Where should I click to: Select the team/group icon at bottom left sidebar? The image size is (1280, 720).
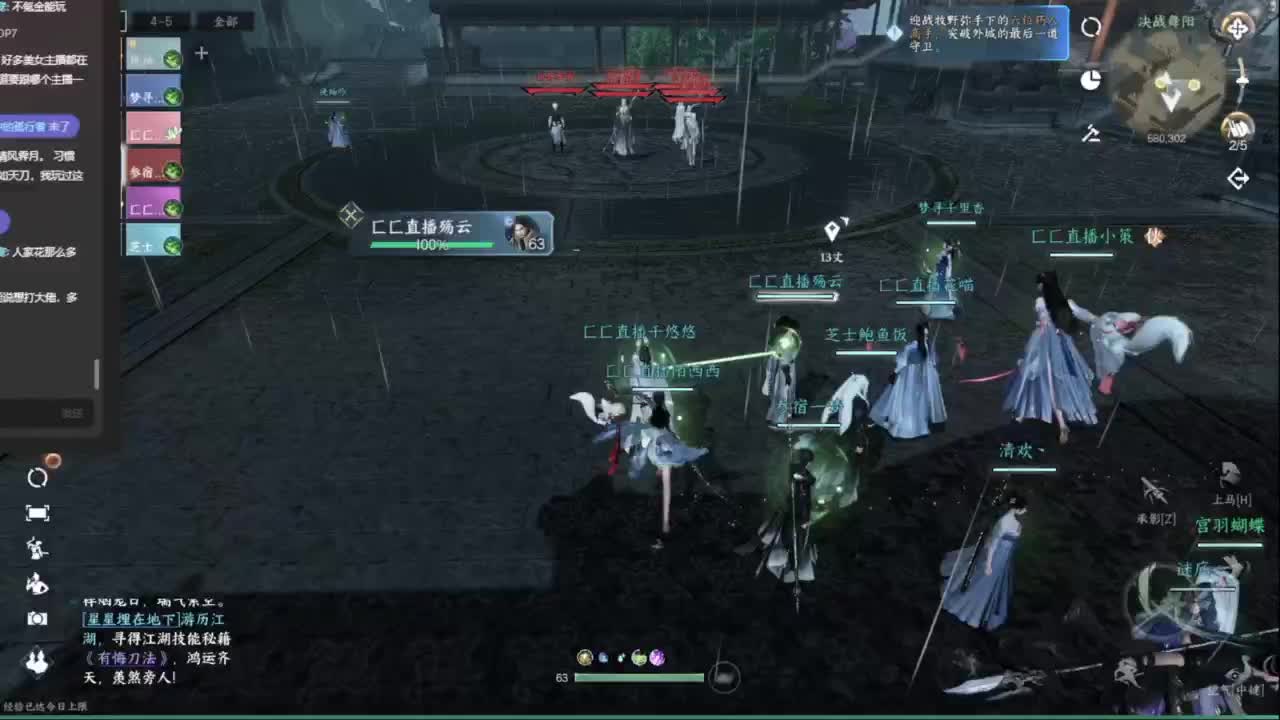pyautogui.click(x=38, y=657)
